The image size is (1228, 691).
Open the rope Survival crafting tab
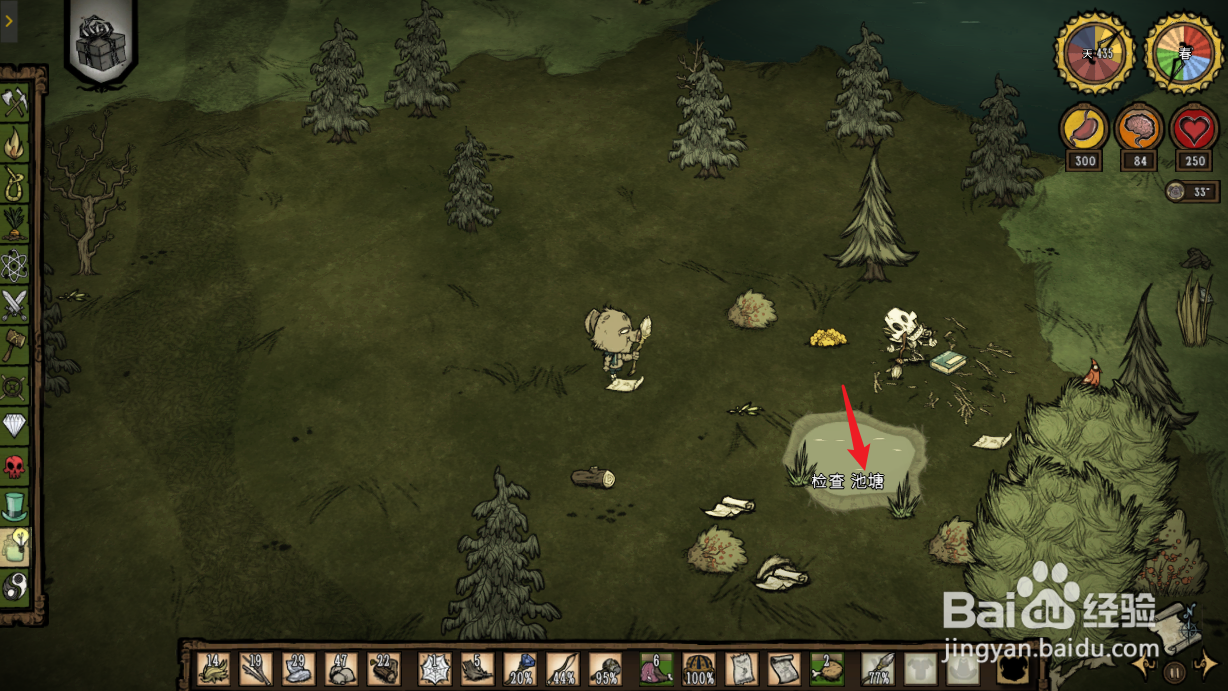pyautogui.click(x=15, y=184)
